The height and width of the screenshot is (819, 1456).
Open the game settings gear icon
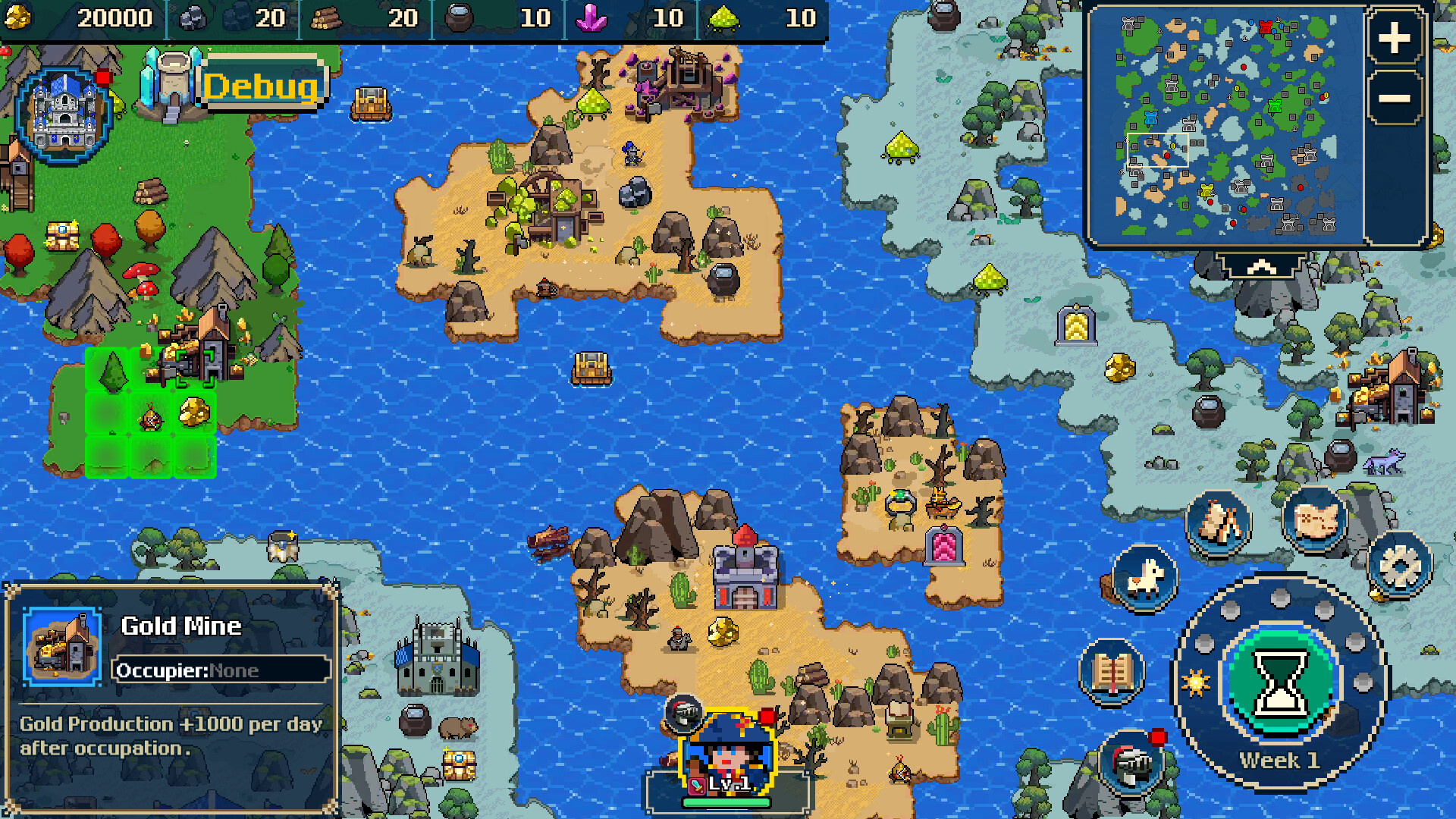(1401, 565)
